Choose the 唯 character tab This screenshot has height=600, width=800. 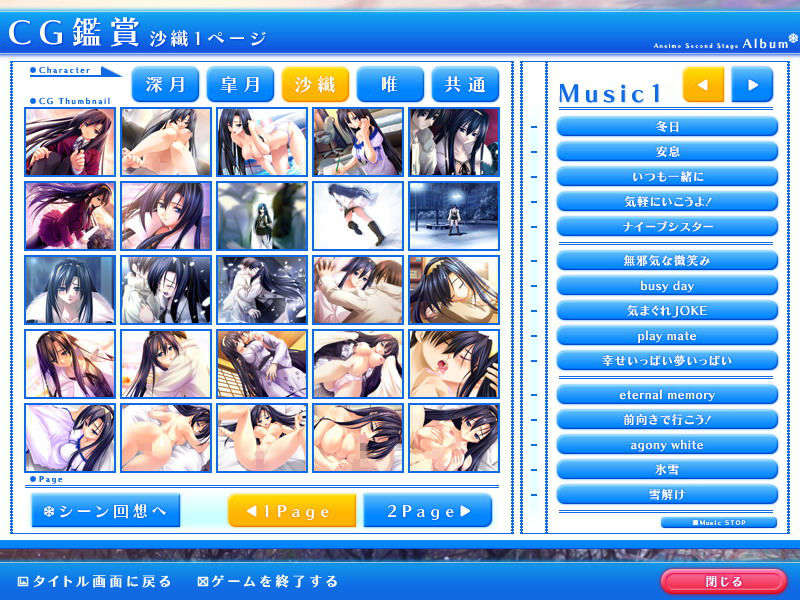click(389, 84)
